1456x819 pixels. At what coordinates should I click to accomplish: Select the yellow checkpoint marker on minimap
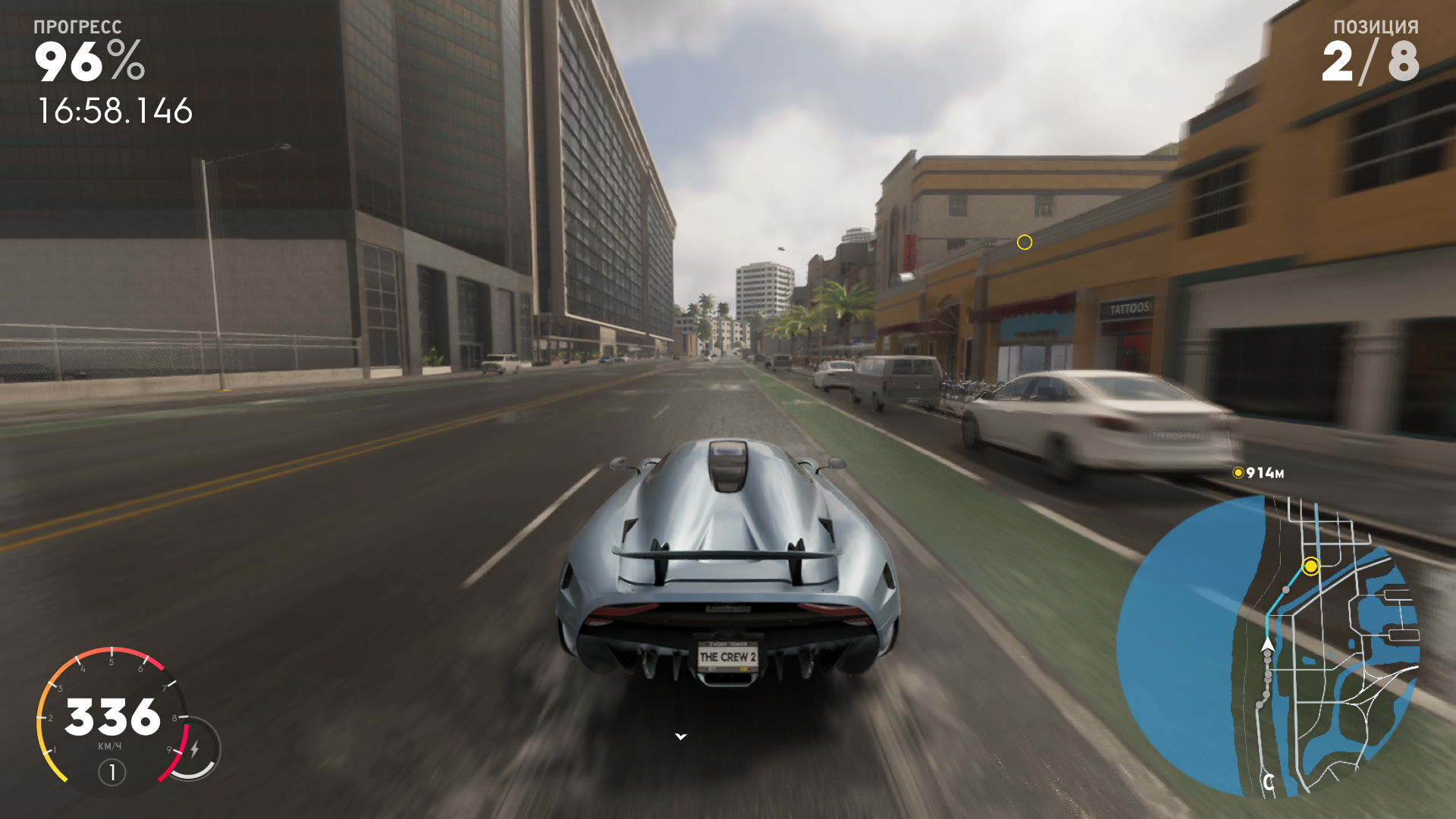pos(1310,566)
